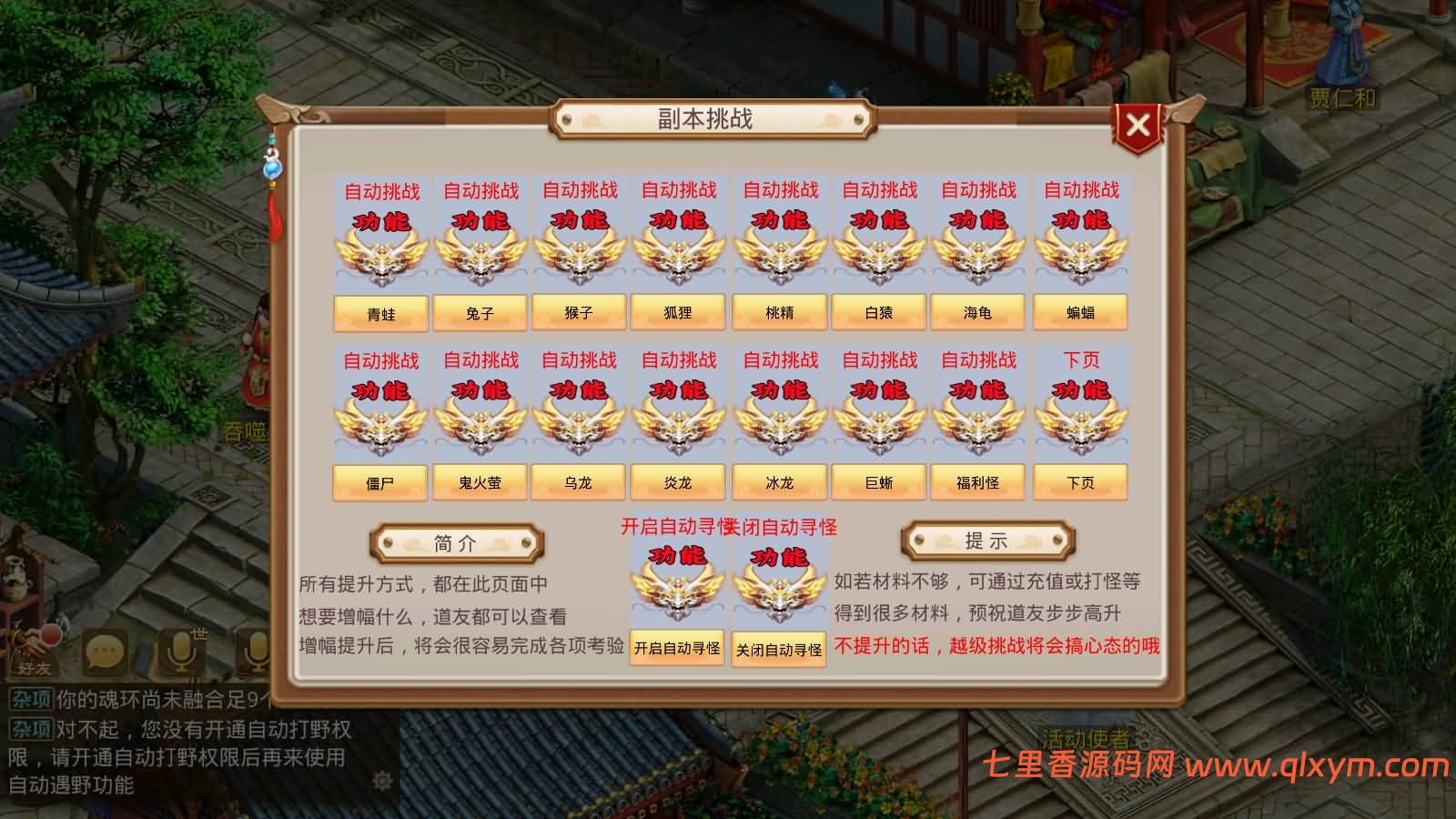The height and width of the screenshot is (819, 1456).
Task: Go to next page with 下页 button
Action: 1082,482
